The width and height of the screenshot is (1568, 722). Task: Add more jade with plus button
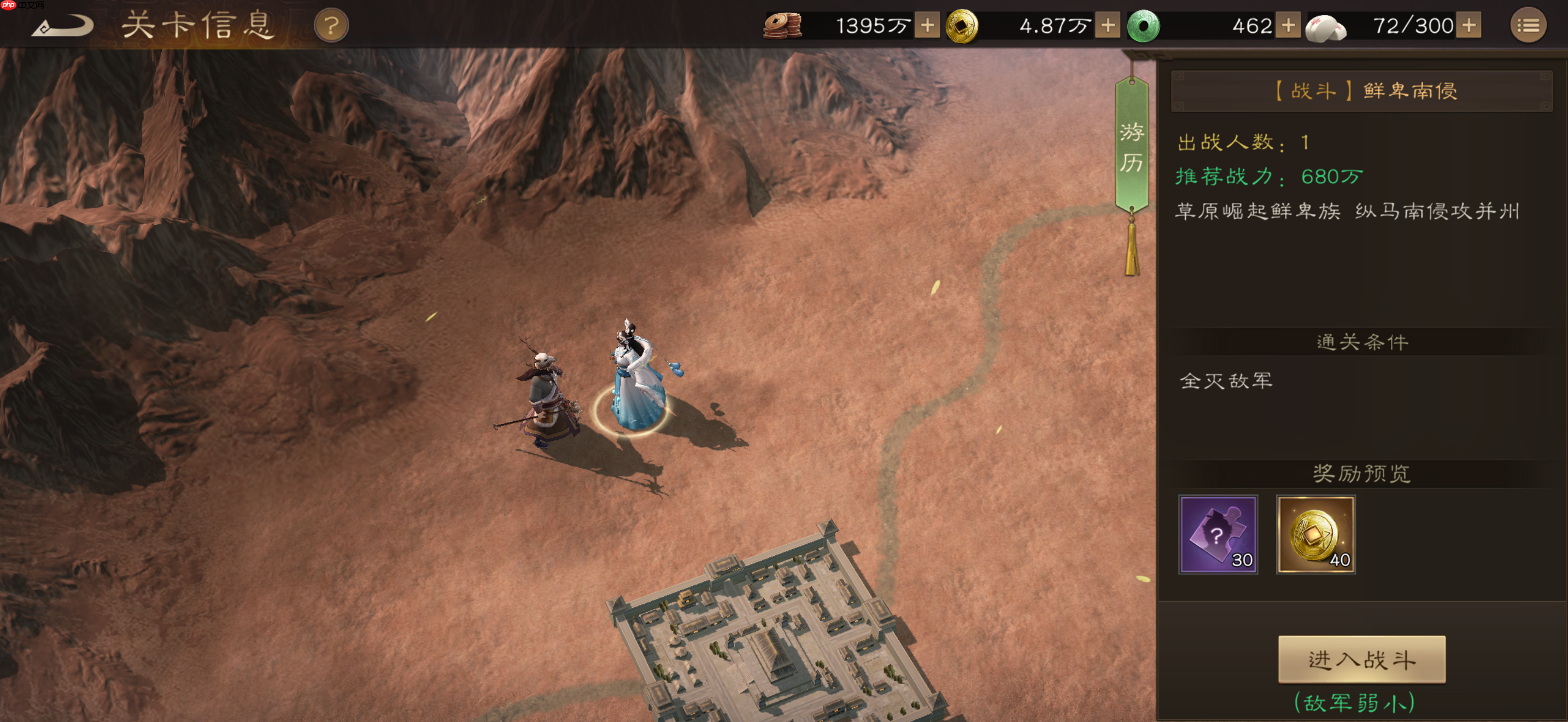1288,26
